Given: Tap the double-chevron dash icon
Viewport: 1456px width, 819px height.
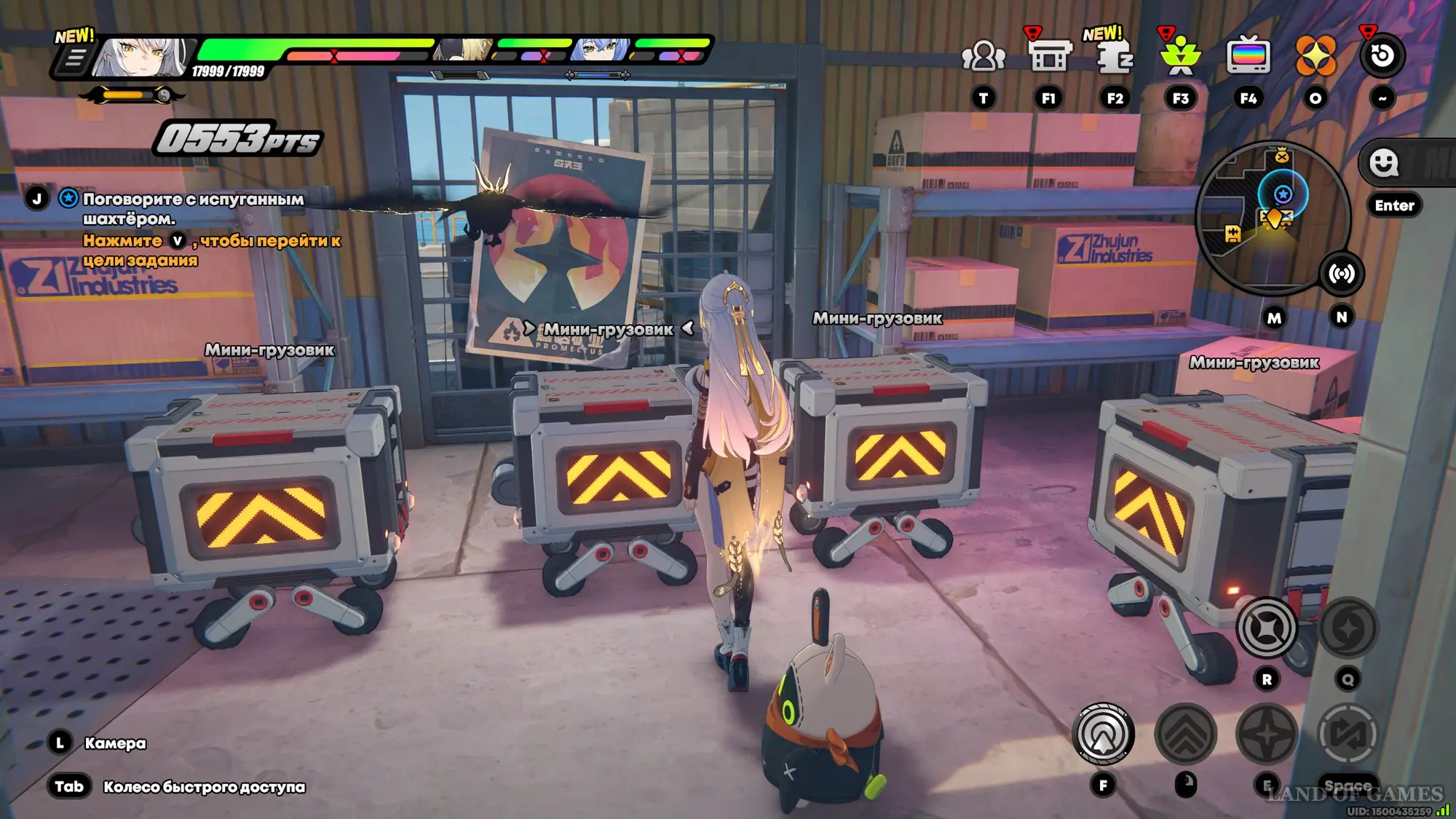Looking at the screenshot, I should pyautogui.click(x=1185, y=734).
